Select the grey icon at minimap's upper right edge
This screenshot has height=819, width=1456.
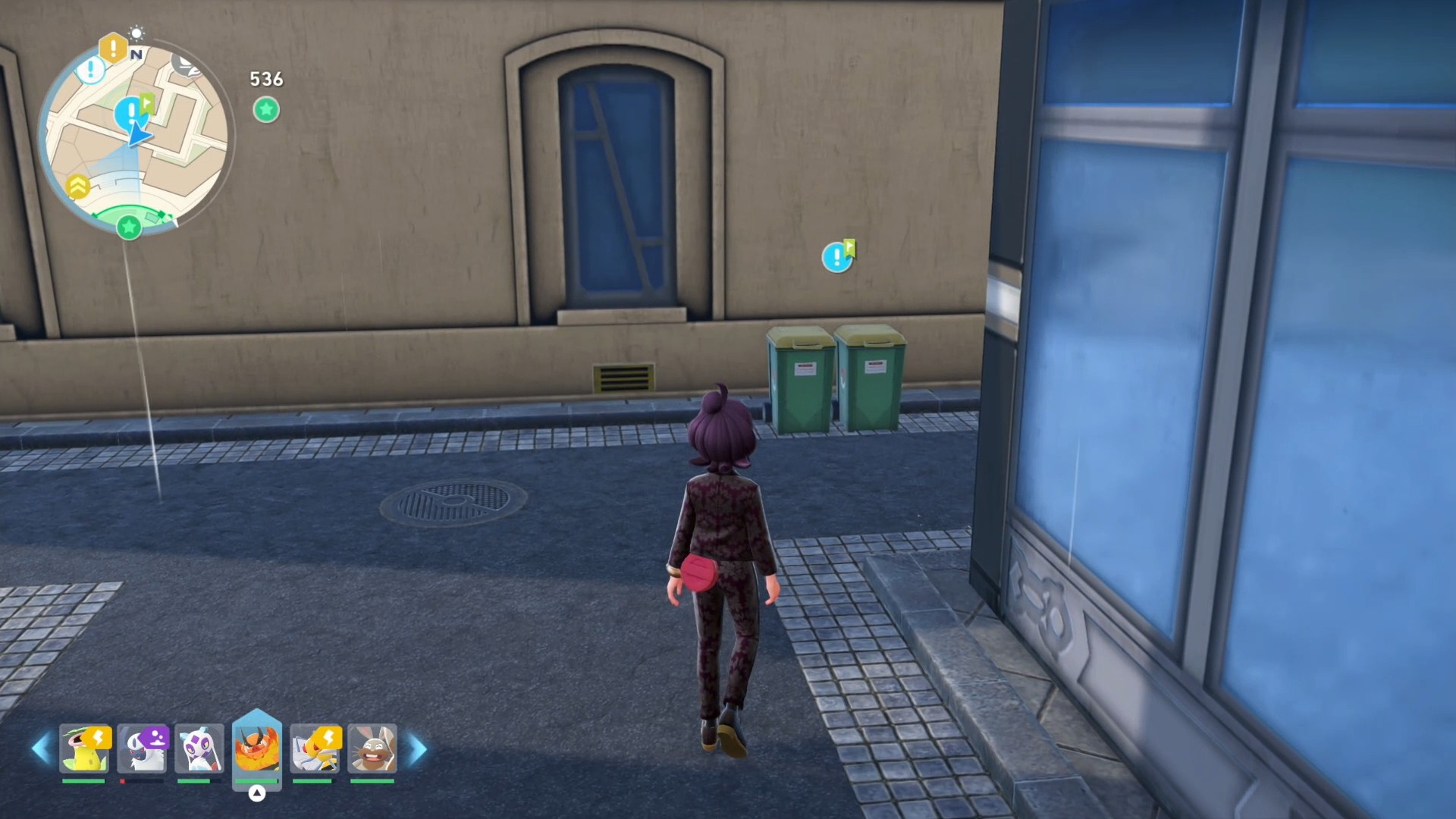tap(187, 66)
